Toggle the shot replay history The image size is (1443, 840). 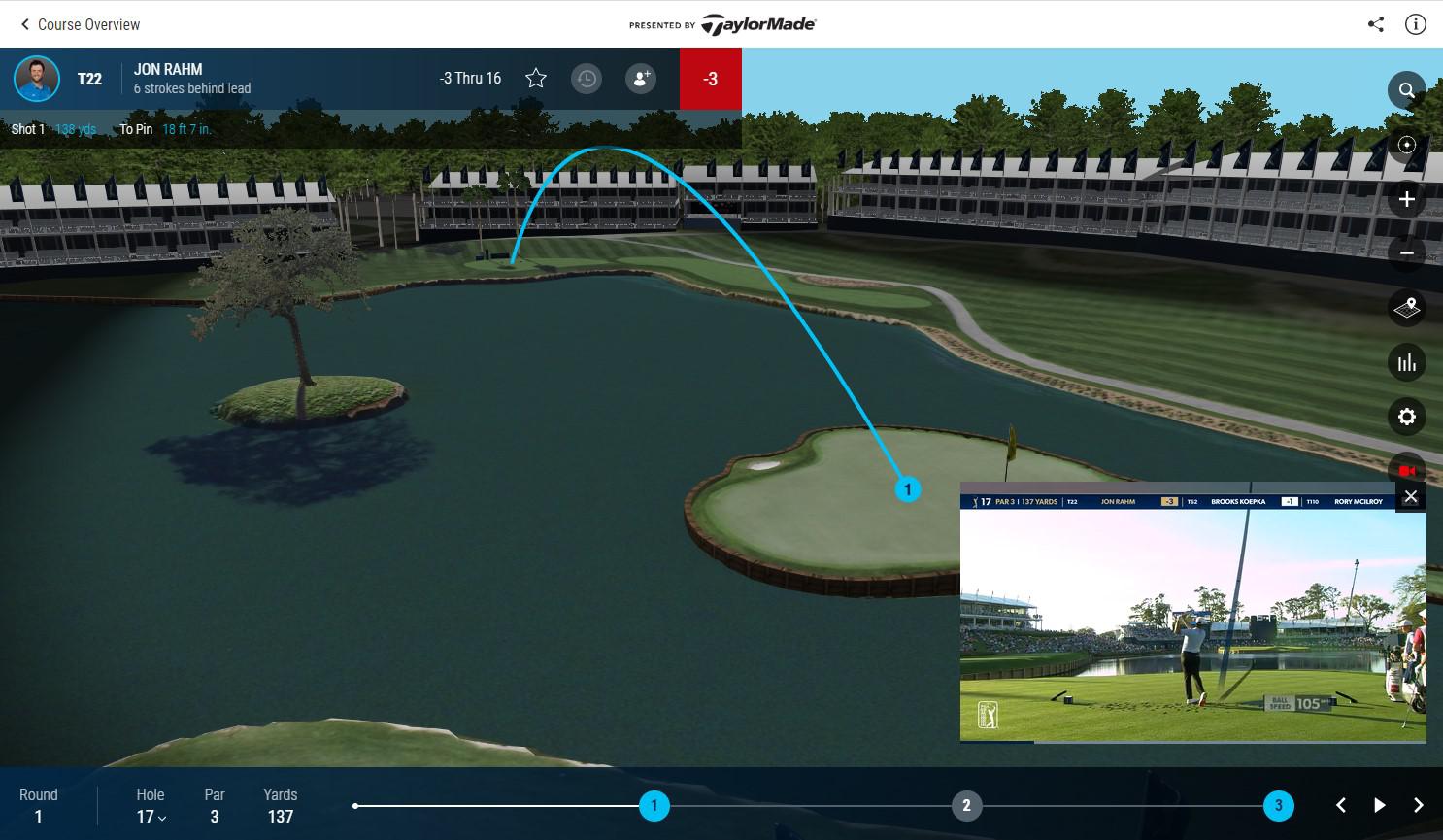point(587,78)
